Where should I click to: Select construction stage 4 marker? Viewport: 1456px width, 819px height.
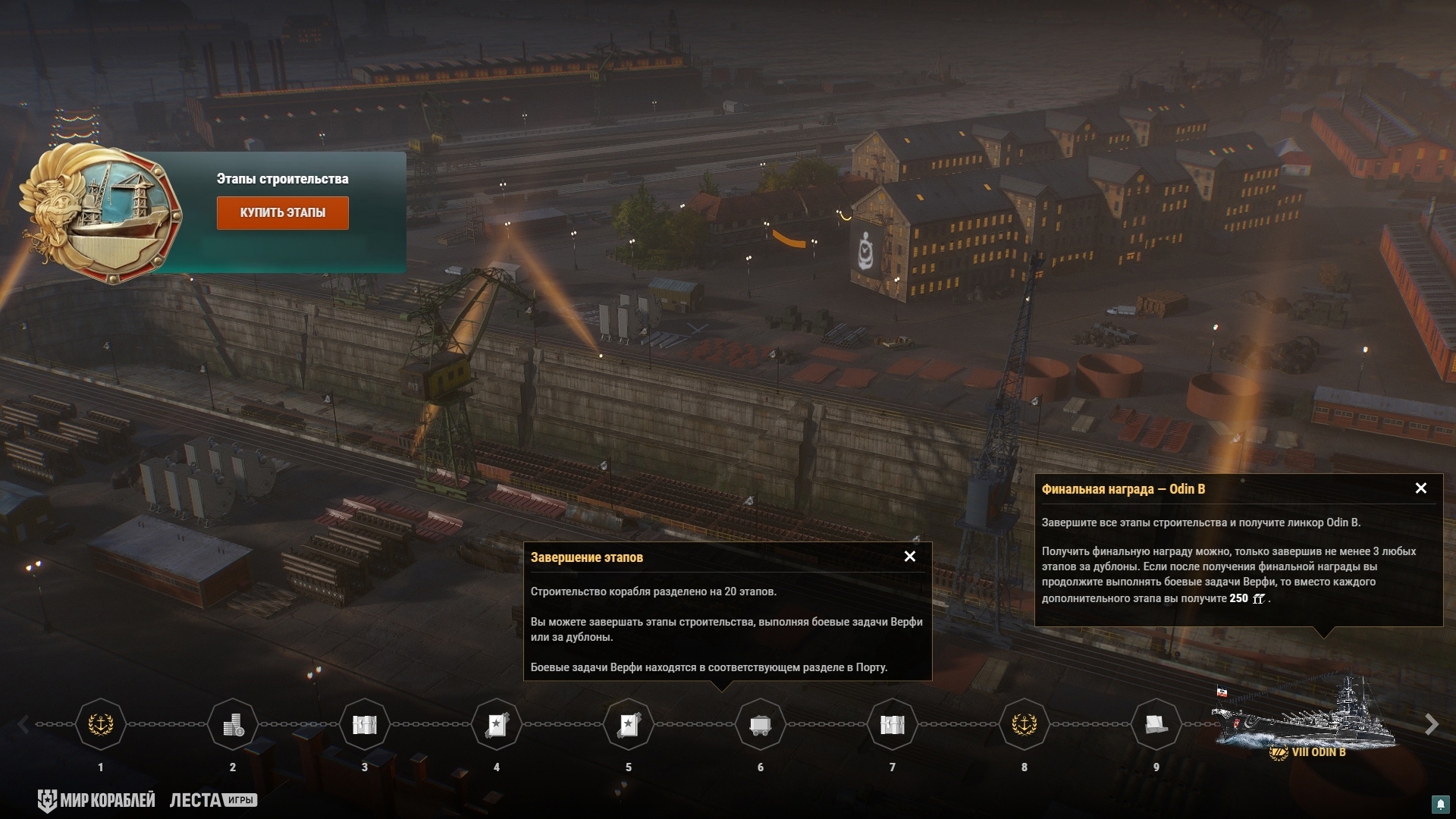[497, 725]
